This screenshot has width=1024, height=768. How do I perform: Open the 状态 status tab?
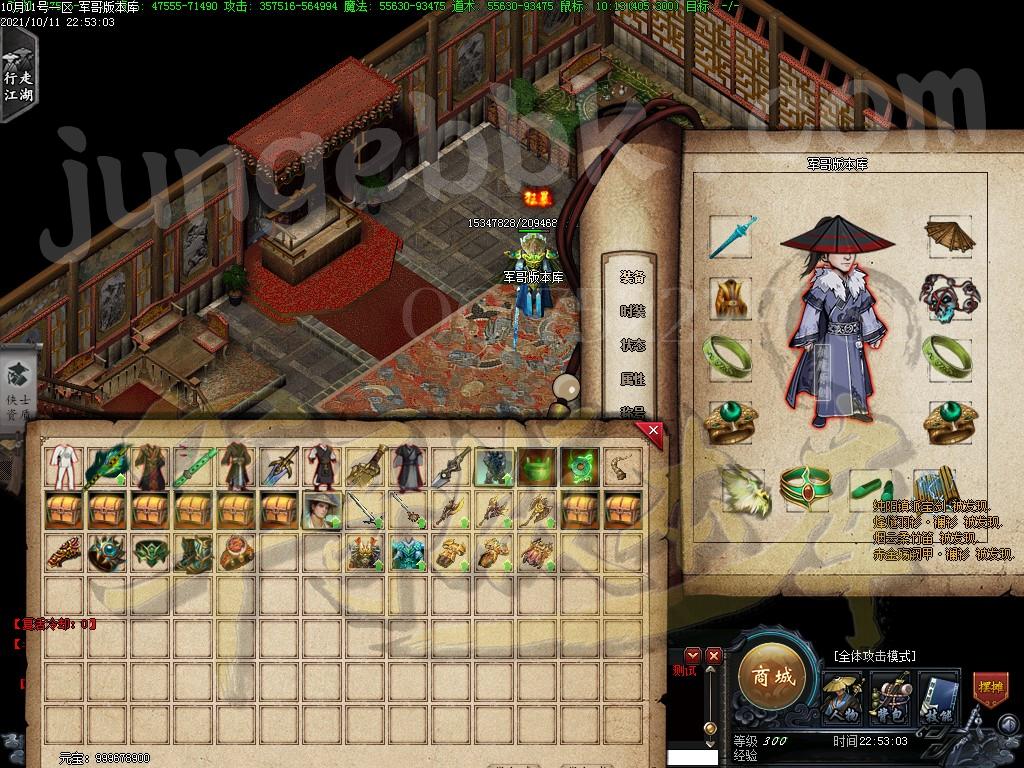(632, 346)
